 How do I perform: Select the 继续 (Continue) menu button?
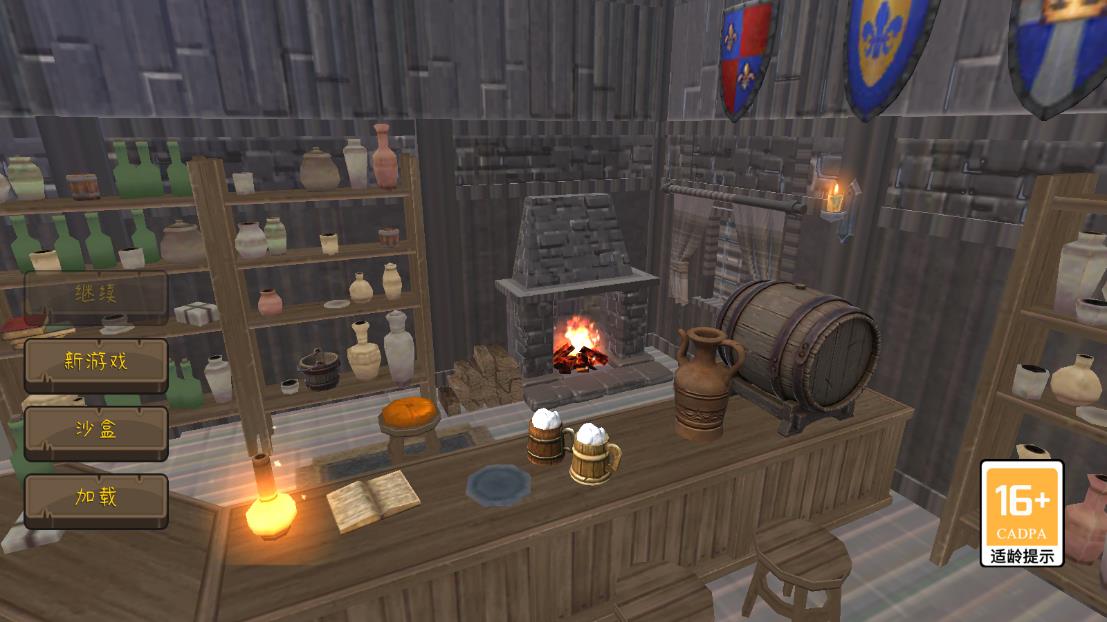[96, 295]
